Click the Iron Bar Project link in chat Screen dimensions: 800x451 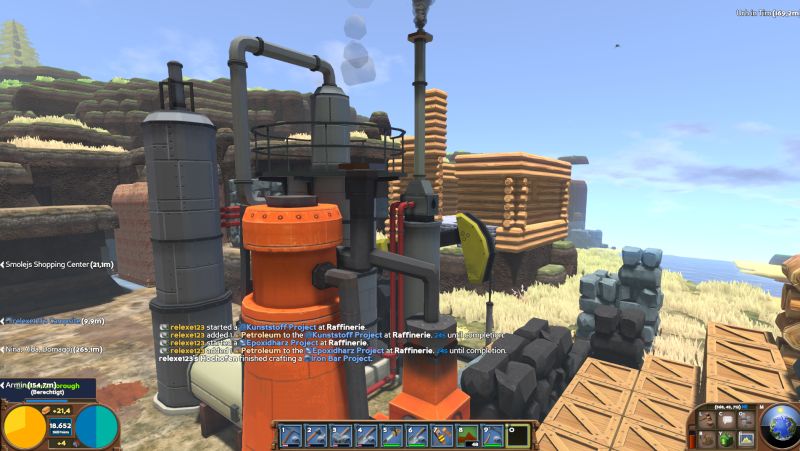[x=339, y=359]
